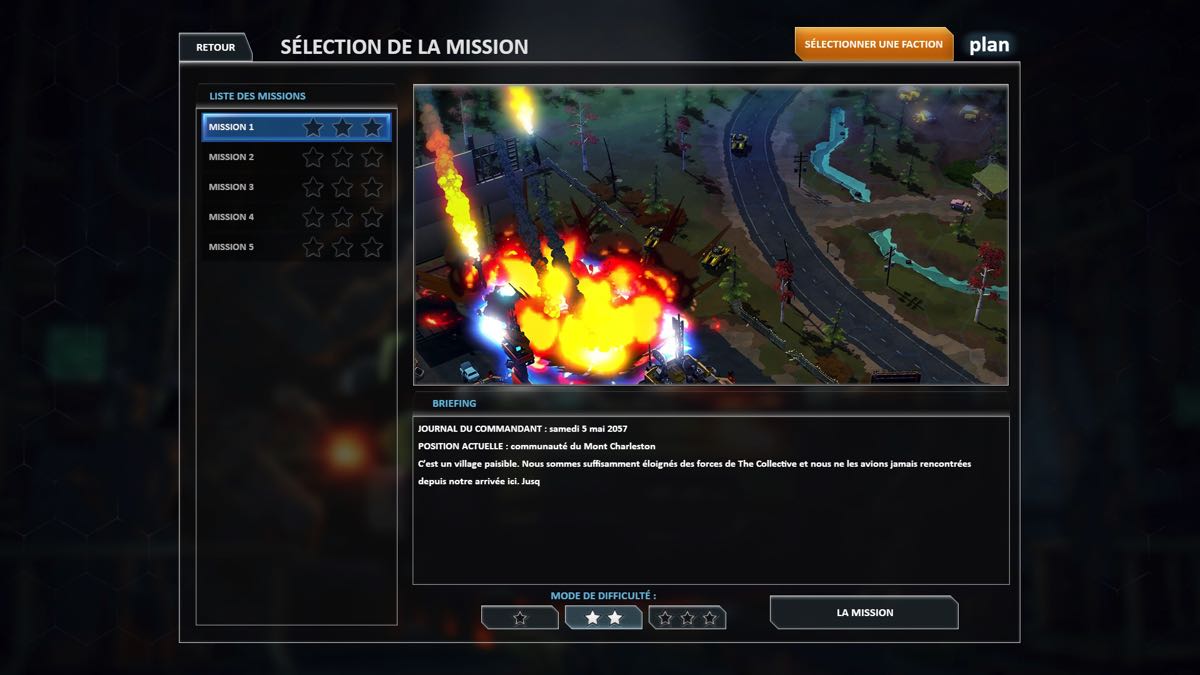This screenshot has width=1200, height=675.
Task: Set difficulty to two stars
Action: pos(603,618)
